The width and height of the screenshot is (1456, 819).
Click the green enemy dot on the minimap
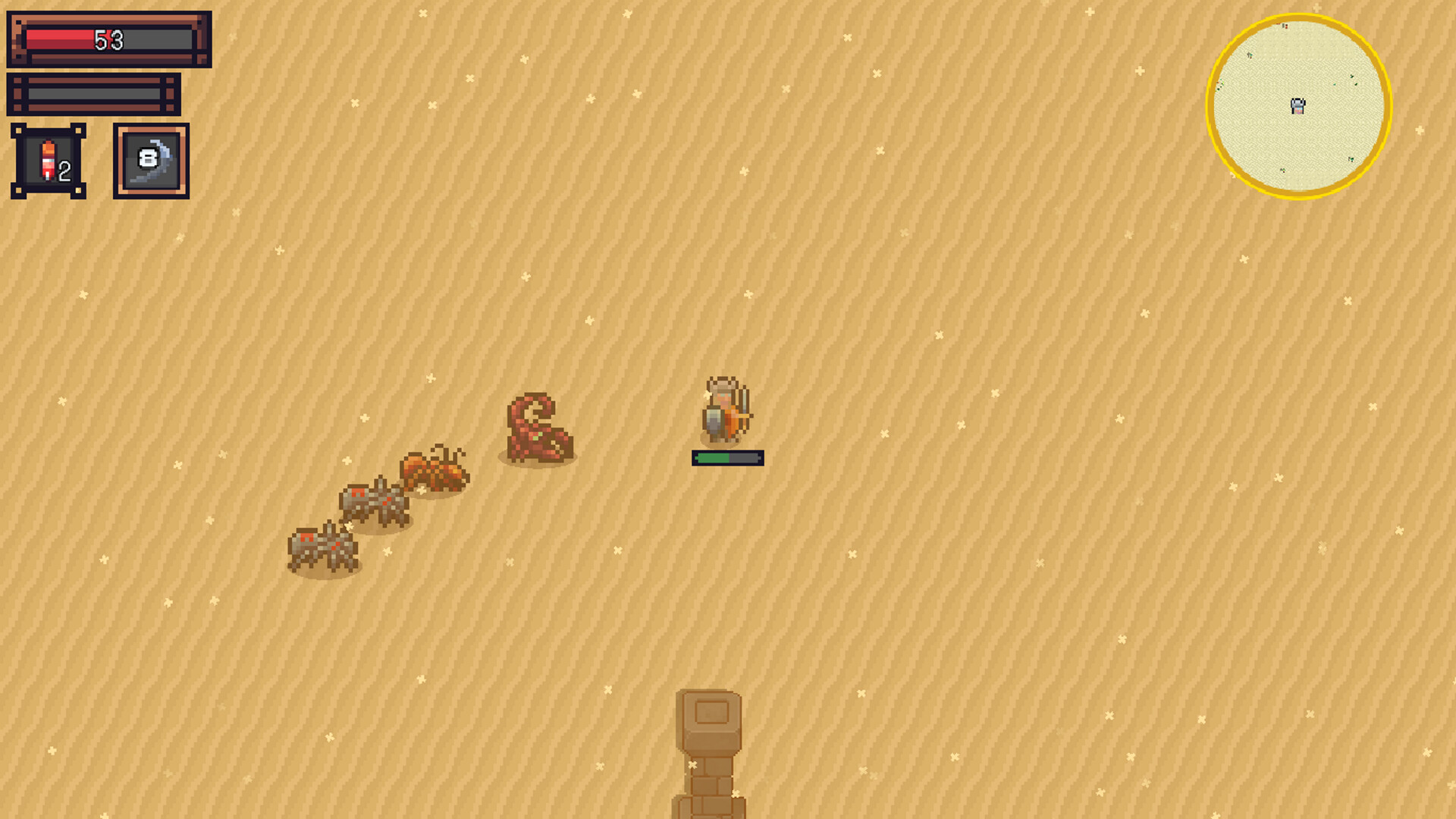[x=1352, y=77]
